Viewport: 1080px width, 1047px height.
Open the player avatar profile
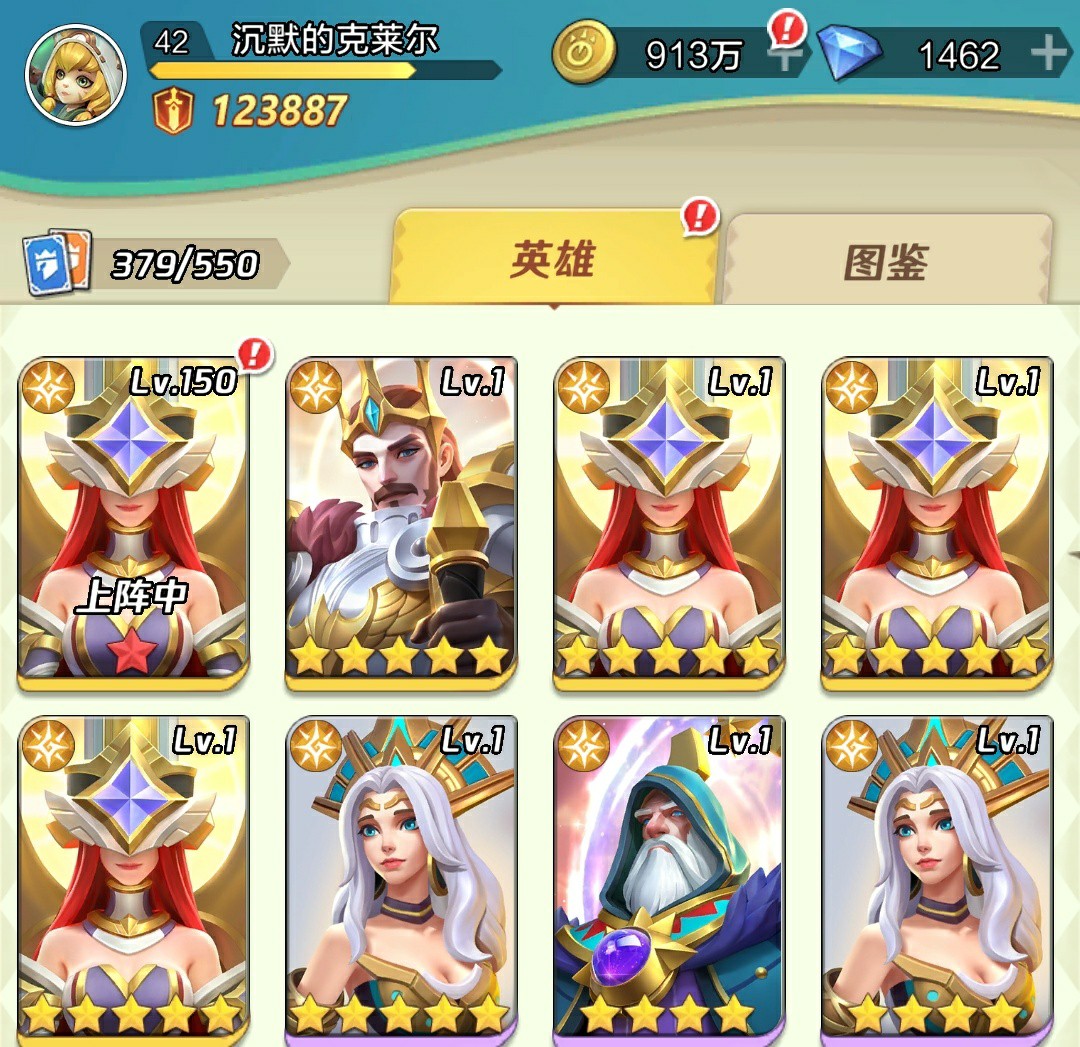(75, 76)
